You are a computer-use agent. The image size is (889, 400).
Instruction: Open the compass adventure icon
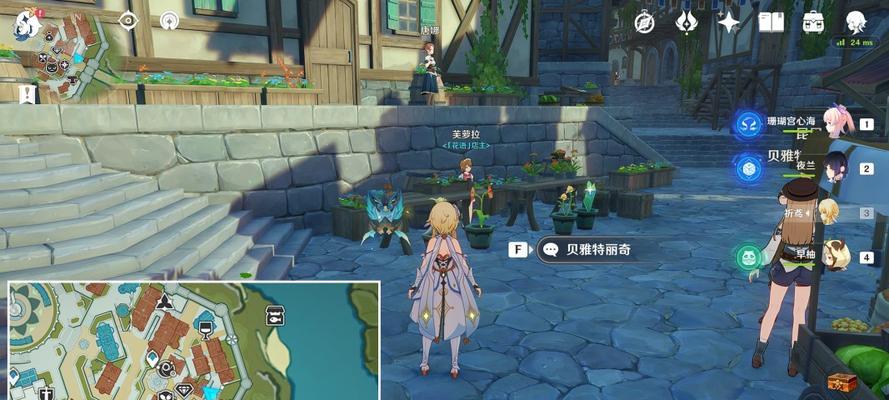click(x=645, y=22)
